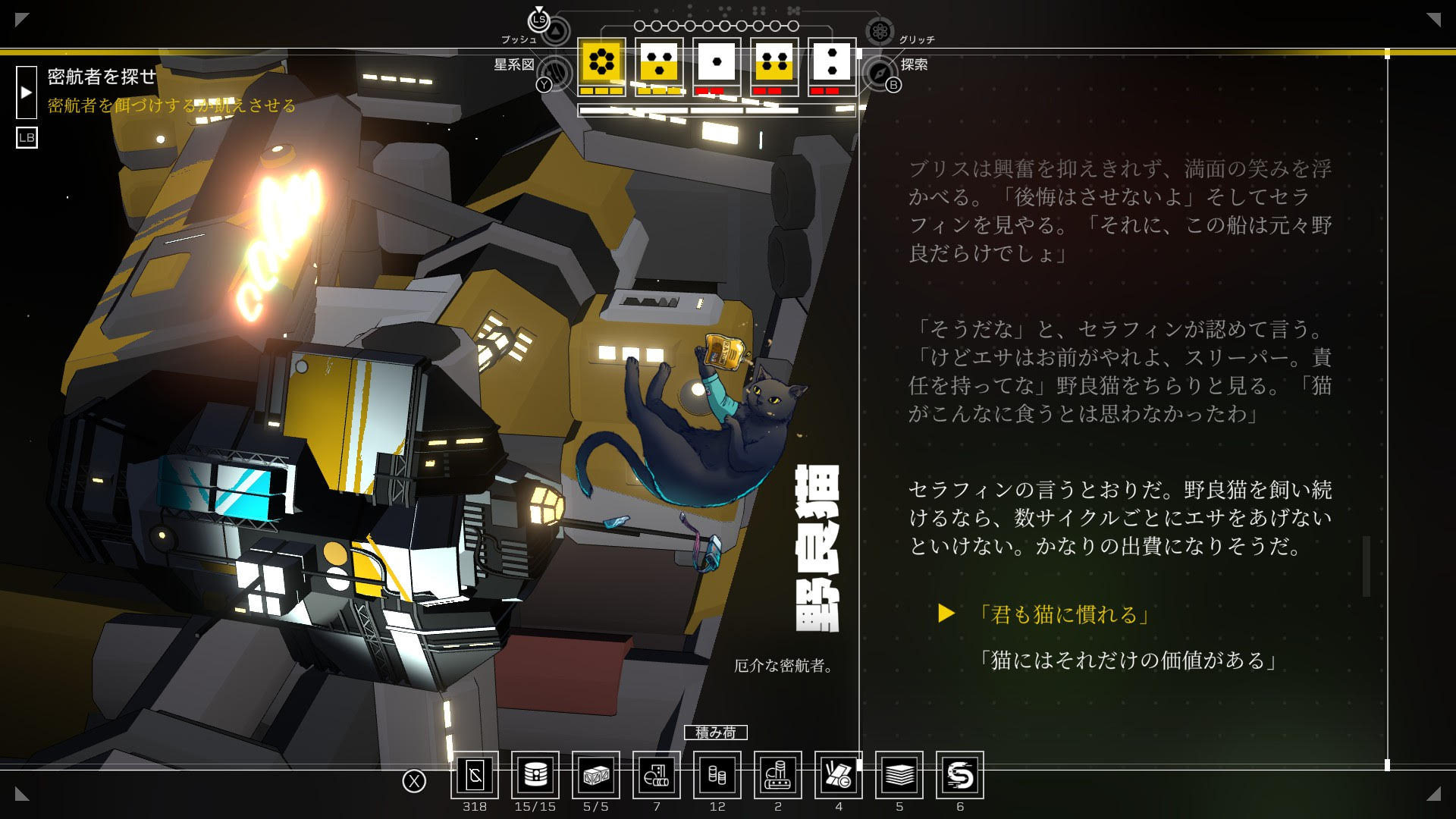The width and height of the screenshot is (1456, 819).
Task: Open the 星系図 star map
Action: [557, 73]
